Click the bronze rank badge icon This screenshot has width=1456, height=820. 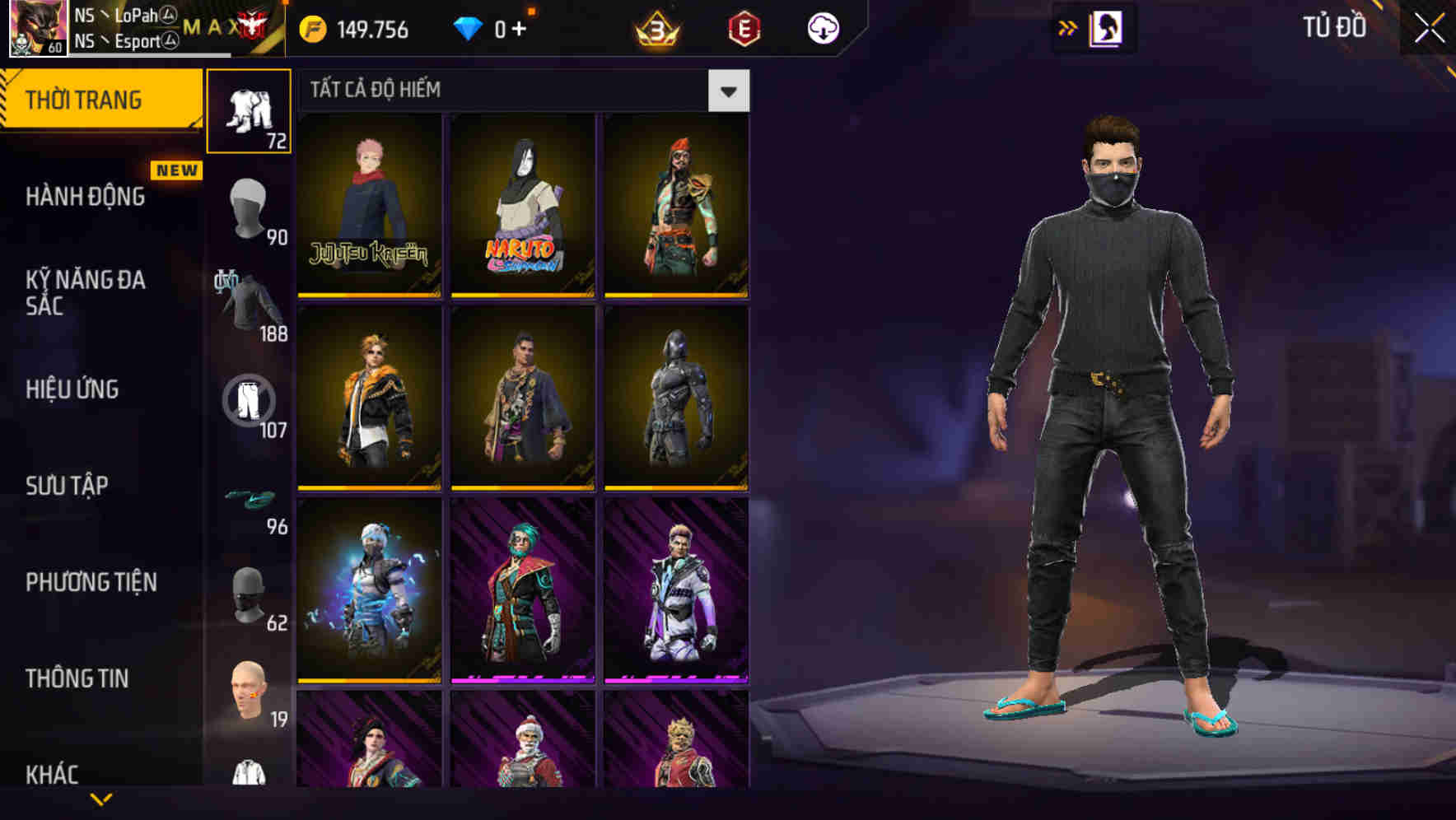click(653, 27)
